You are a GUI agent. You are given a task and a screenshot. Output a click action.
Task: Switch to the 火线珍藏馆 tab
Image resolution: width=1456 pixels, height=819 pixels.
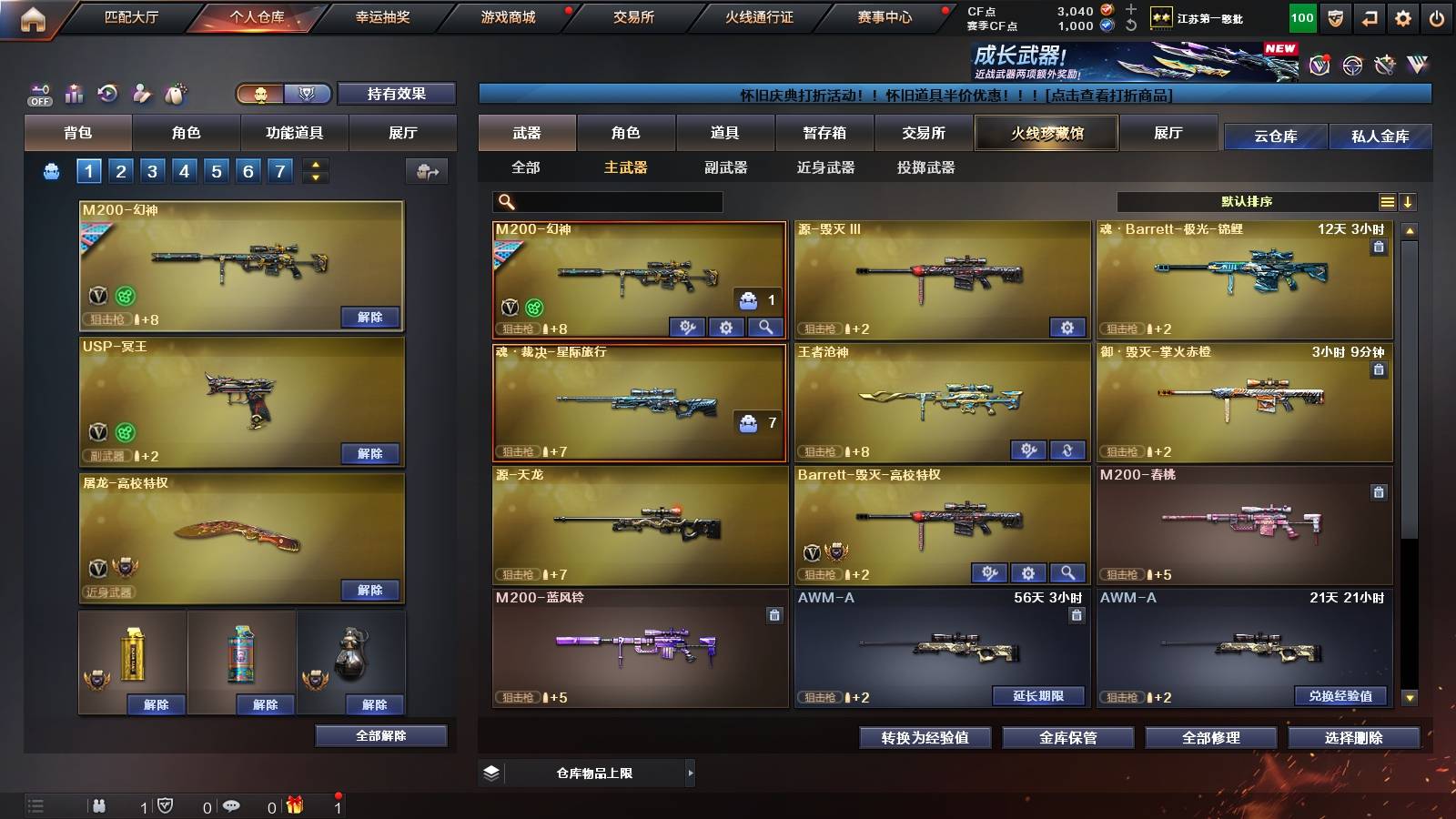tap(1046, 133)
